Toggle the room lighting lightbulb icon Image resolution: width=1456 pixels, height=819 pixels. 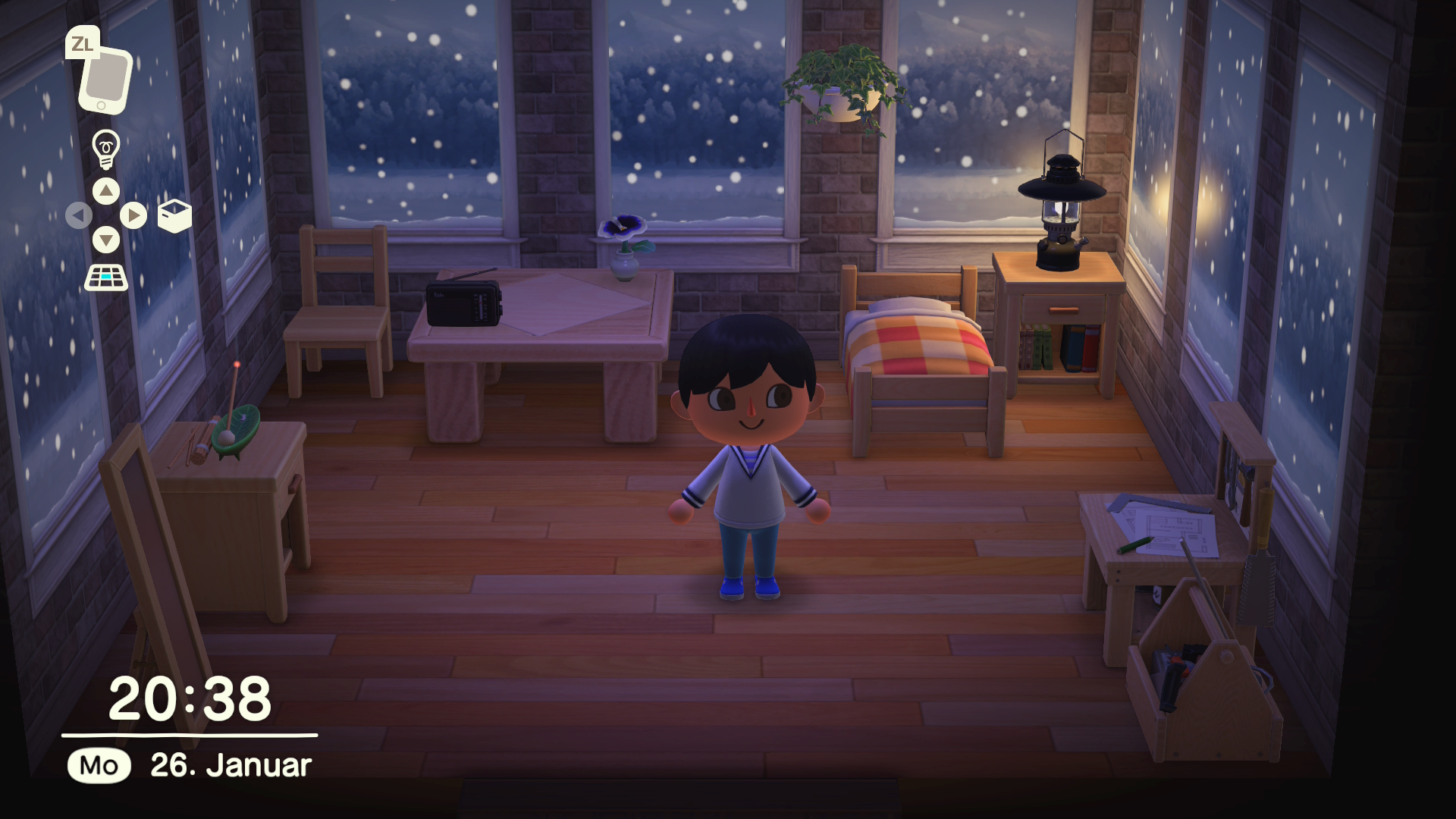[105, 148]
